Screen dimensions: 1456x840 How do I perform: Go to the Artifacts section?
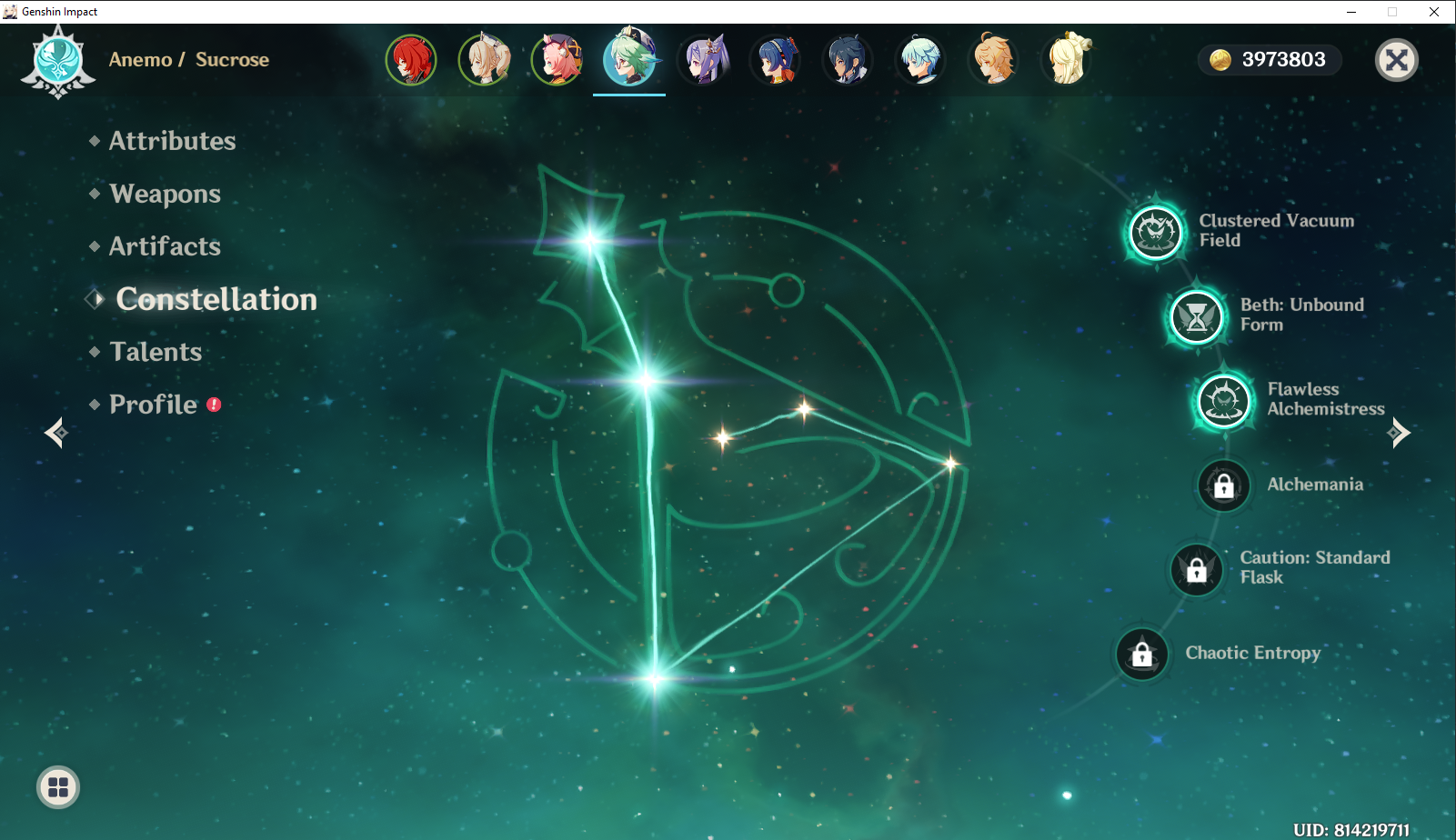[x=165, y=246]
